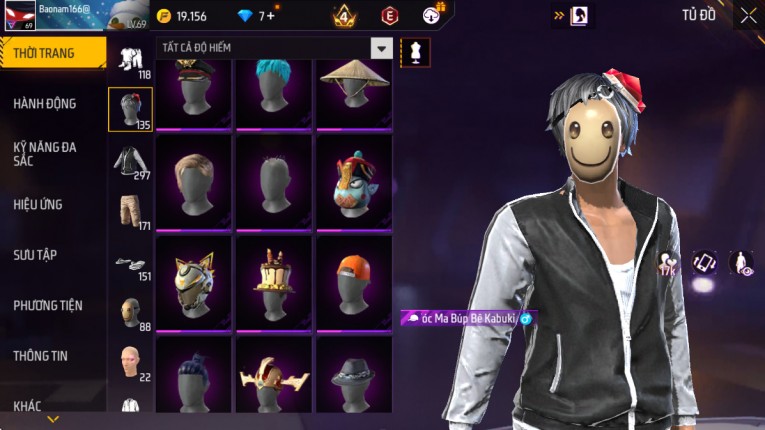Select the pants subcategory (171)

tap(130, 212)
